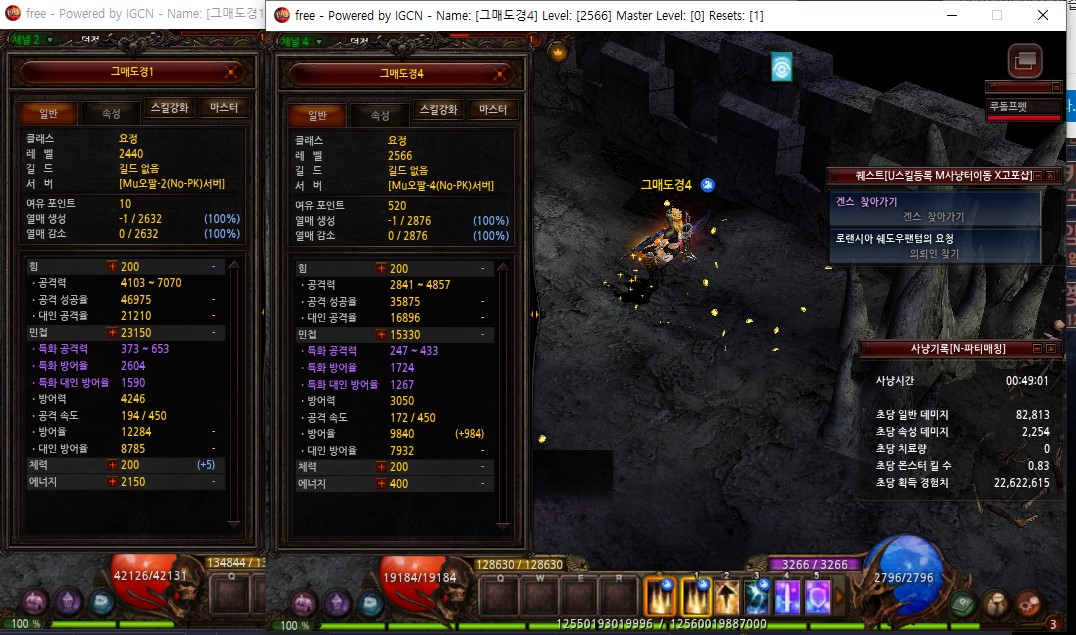This screenshot has height=635, width=1076.
Task: Minimize the 사냥기록 hunting record panel
Action: (1036, 348)
